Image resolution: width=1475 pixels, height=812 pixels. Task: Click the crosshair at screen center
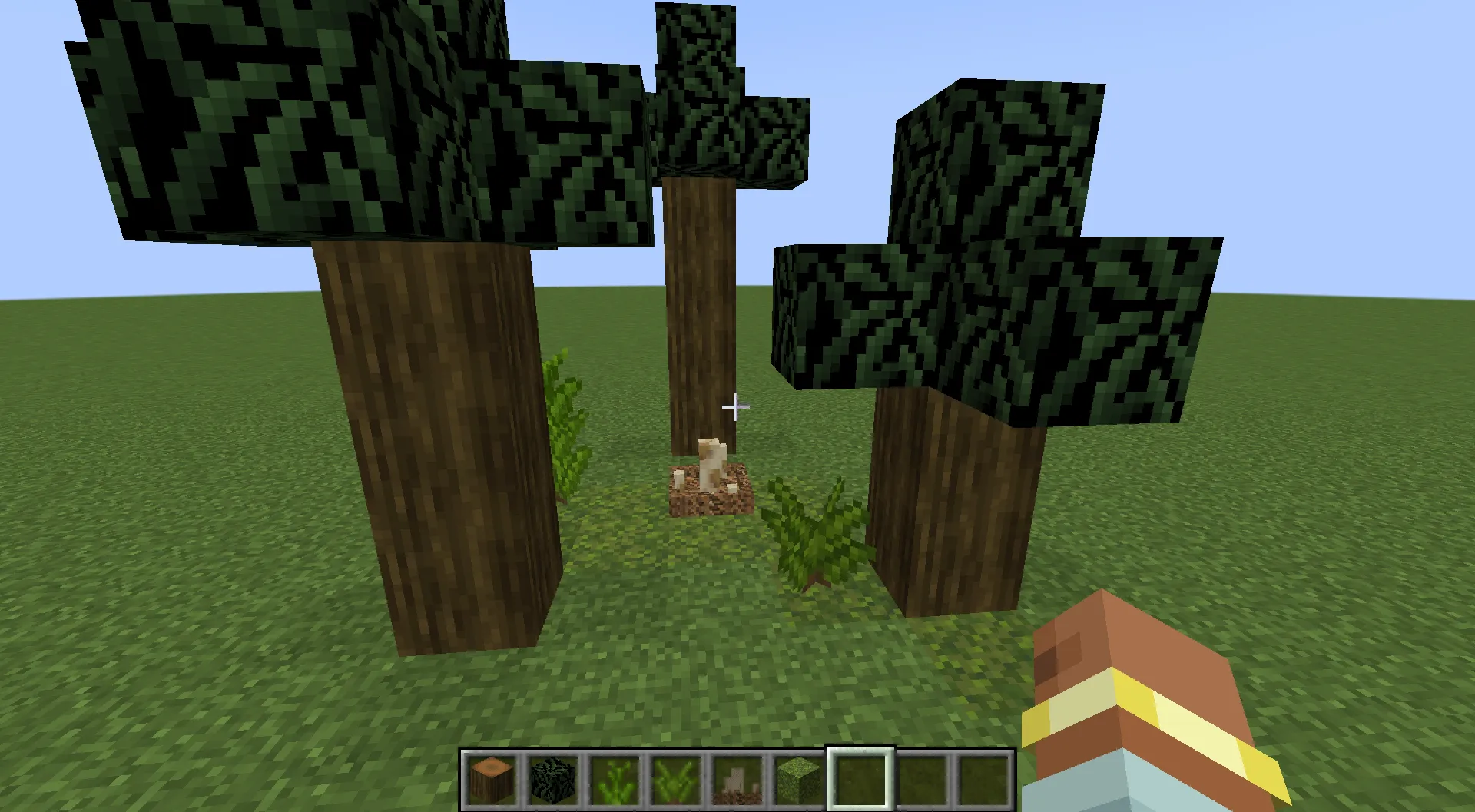click(x=736, y=407)
